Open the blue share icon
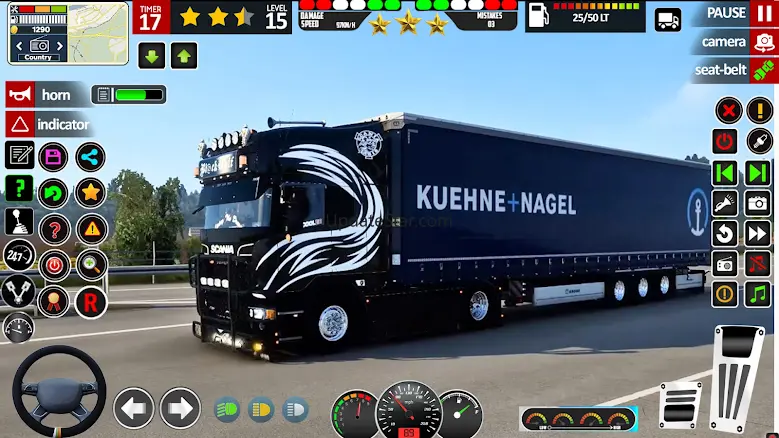 pos(90,157)
